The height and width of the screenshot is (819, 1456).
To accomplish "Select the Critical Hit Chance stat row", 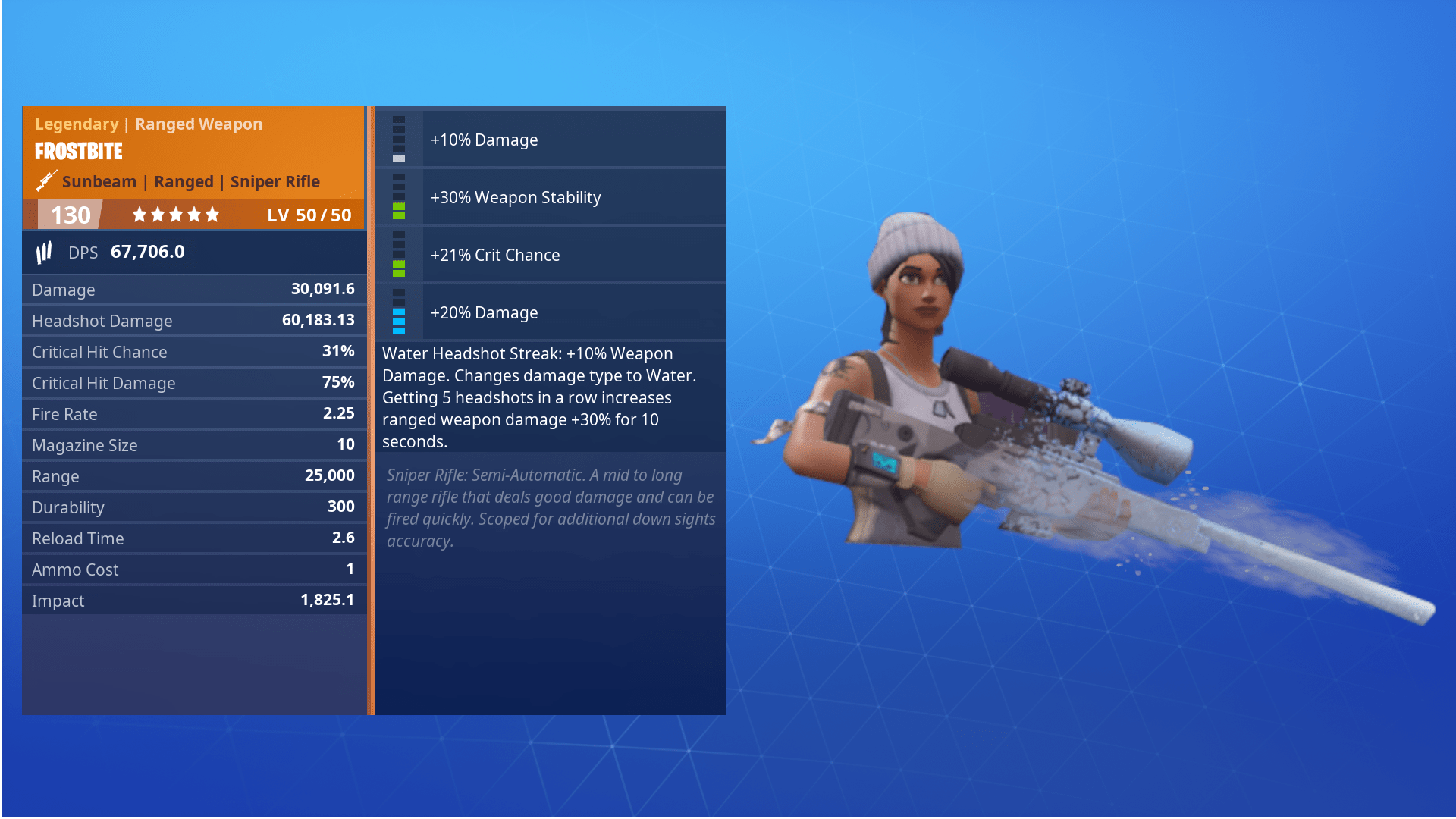I will [x=193, y=351].
